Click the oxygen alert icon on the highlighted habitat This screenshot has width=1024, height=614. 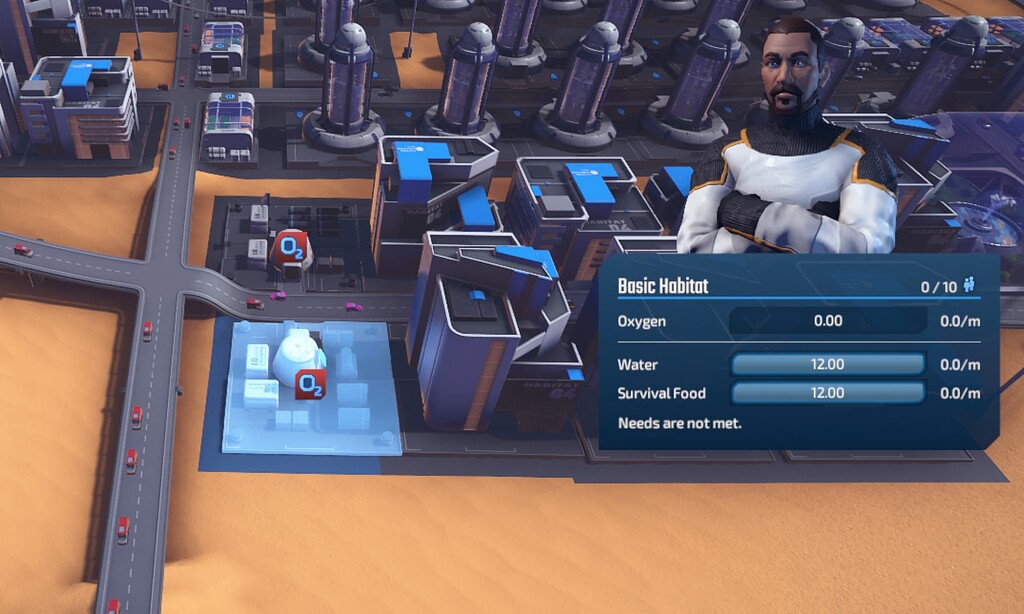(x=311, y=382)
